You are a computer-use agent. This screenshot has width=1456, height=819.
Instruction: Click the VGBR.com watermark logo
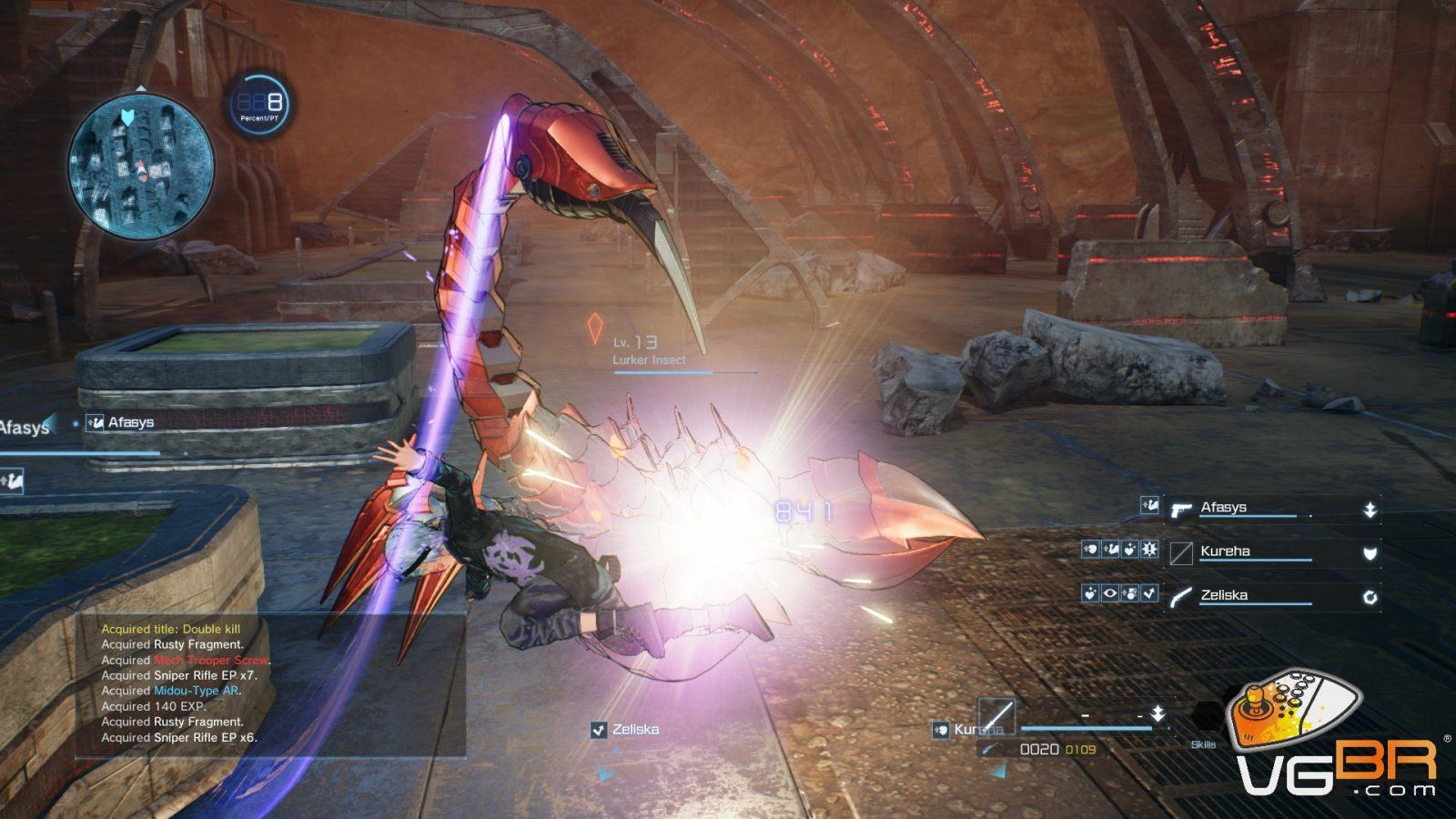(1335, 737)
